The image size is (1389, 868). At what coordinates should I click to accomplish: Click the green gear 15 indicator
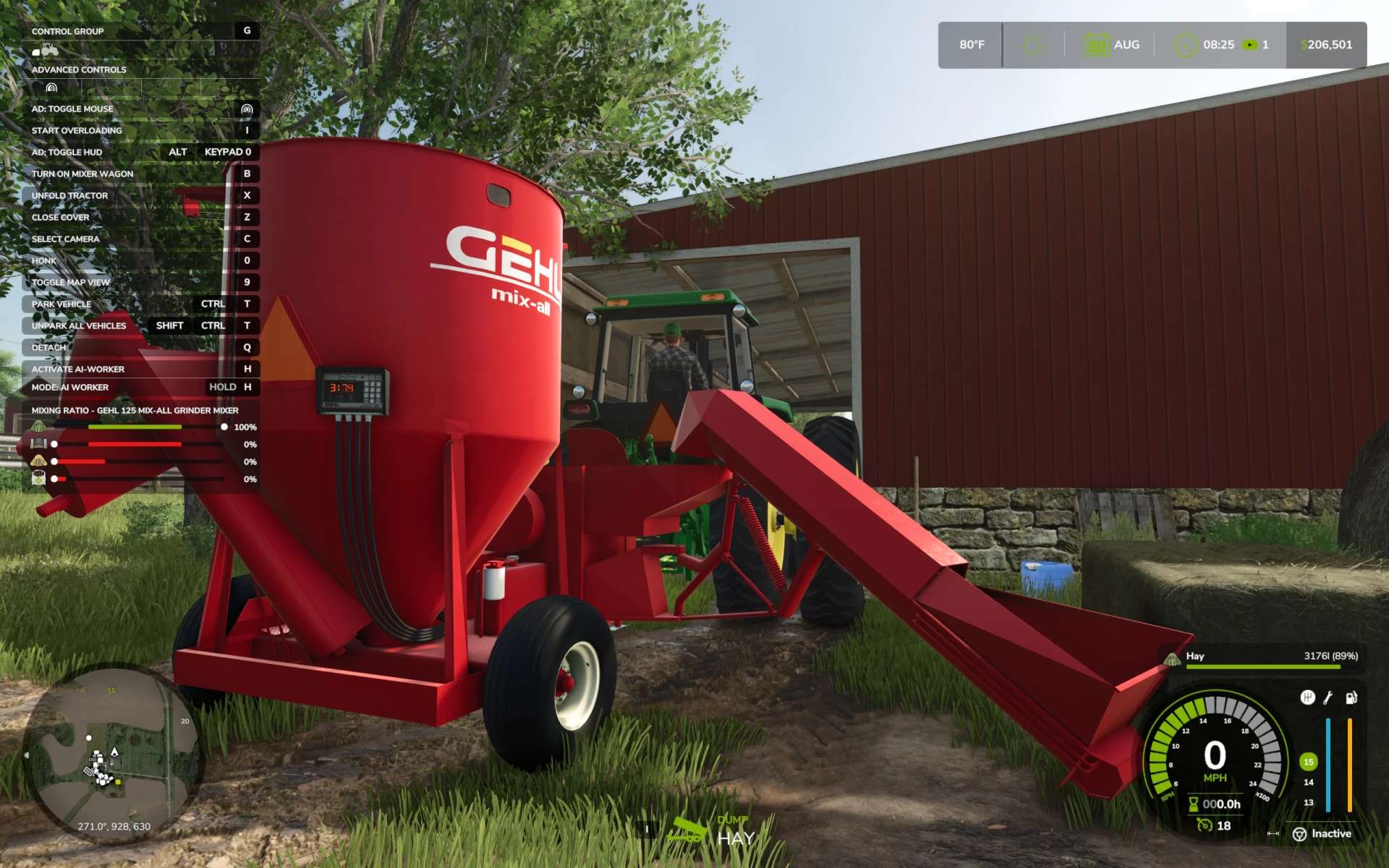1308,762
